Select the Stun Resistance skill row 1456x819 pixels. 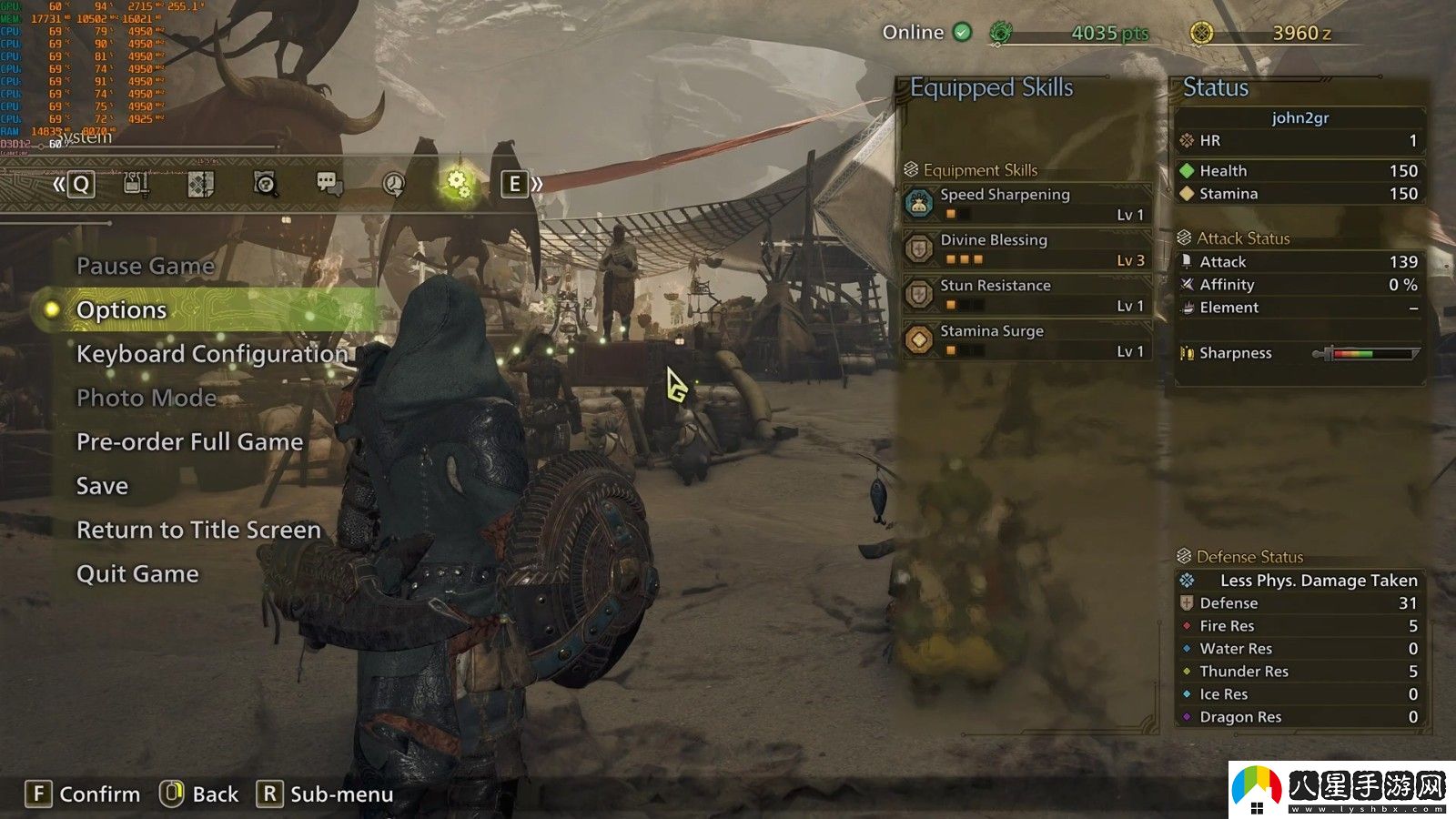click(1027, 295)
